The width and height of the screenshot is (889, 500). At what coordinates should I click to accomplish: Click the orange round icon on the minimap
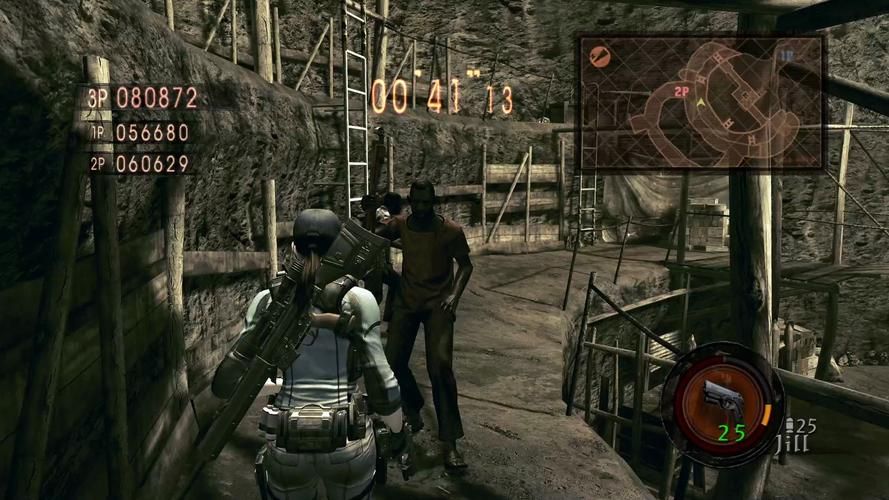tap(601, 57)
